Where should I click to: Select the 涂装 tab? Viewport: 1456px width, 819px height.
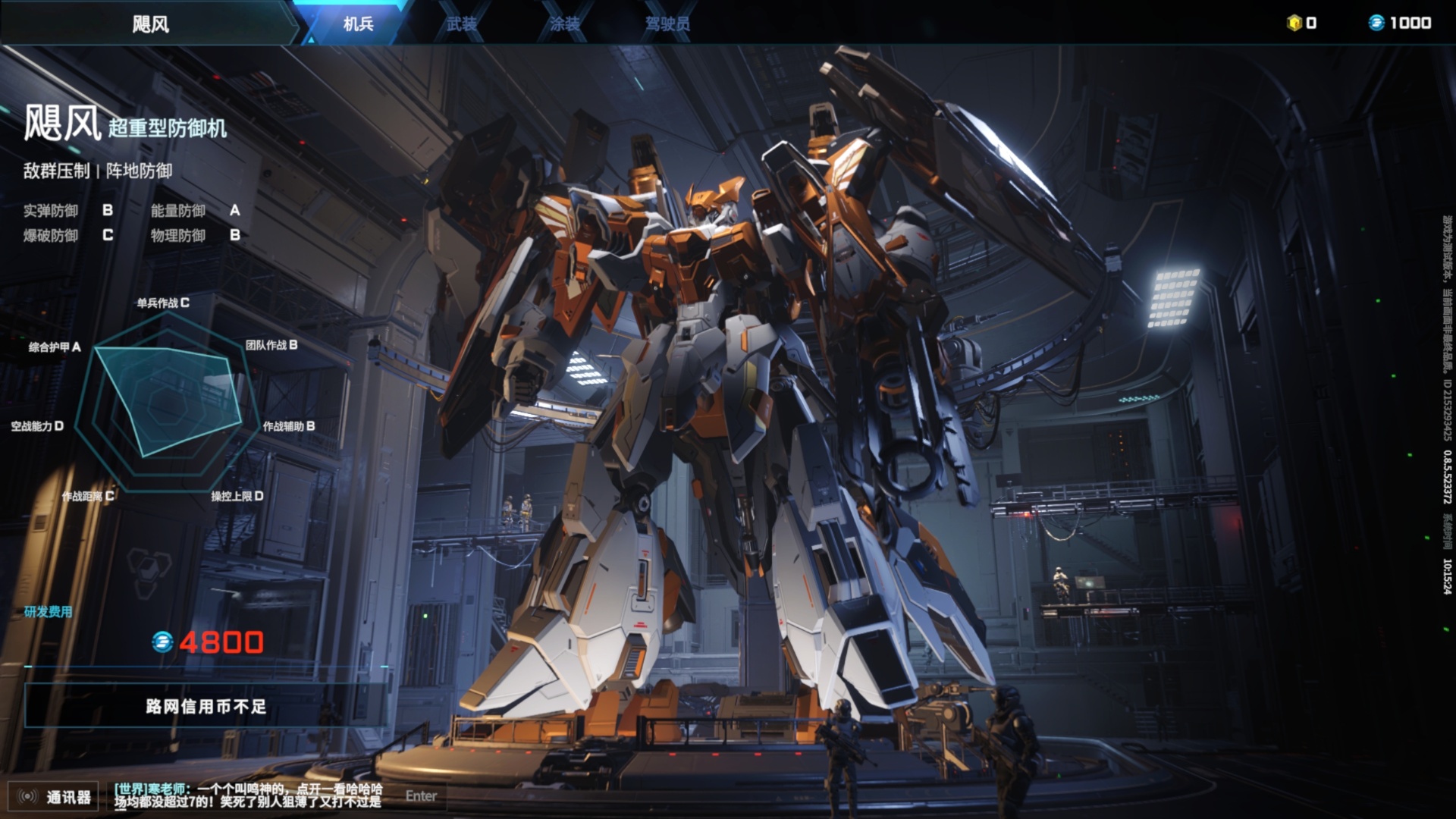coord(564,24)
